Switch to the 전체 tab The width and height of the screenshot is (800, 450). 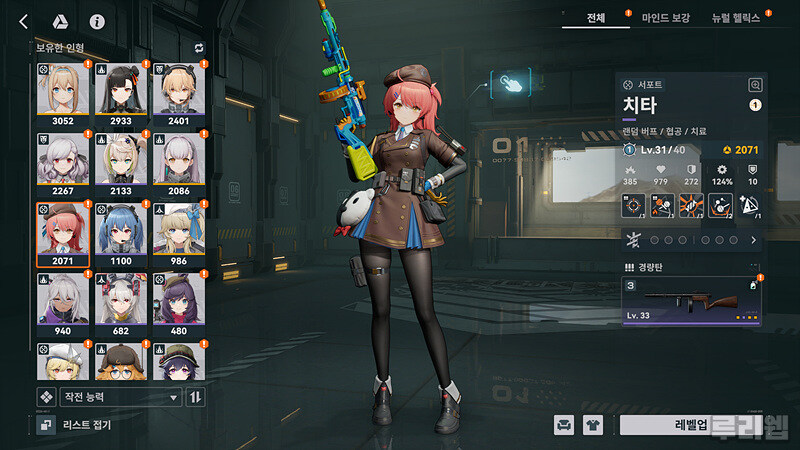point(596,17)
